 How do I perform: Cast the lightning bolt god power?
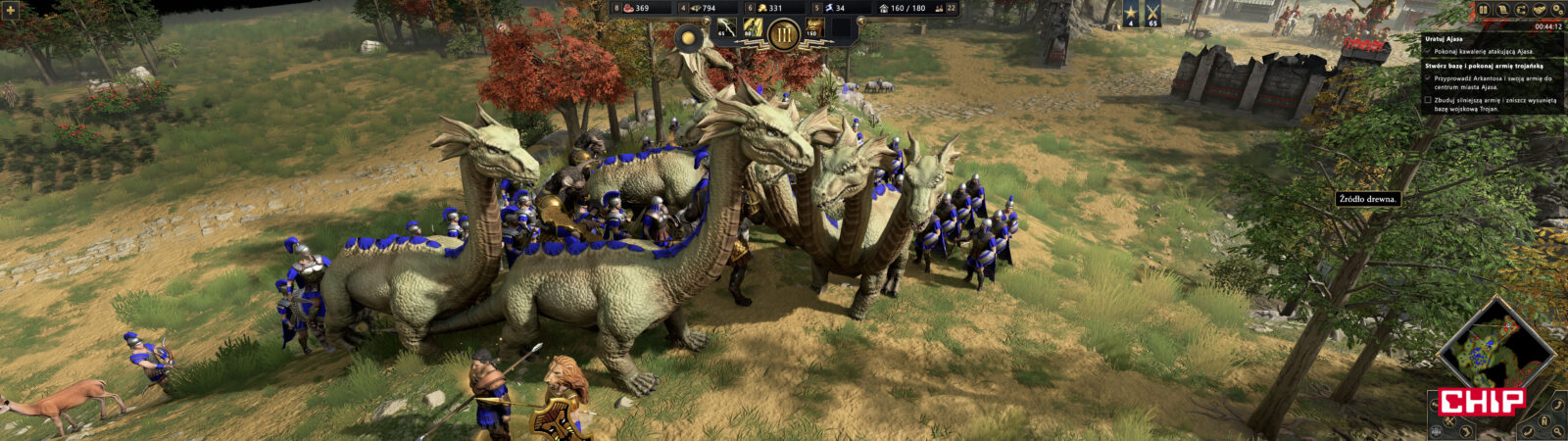point(726,28)
